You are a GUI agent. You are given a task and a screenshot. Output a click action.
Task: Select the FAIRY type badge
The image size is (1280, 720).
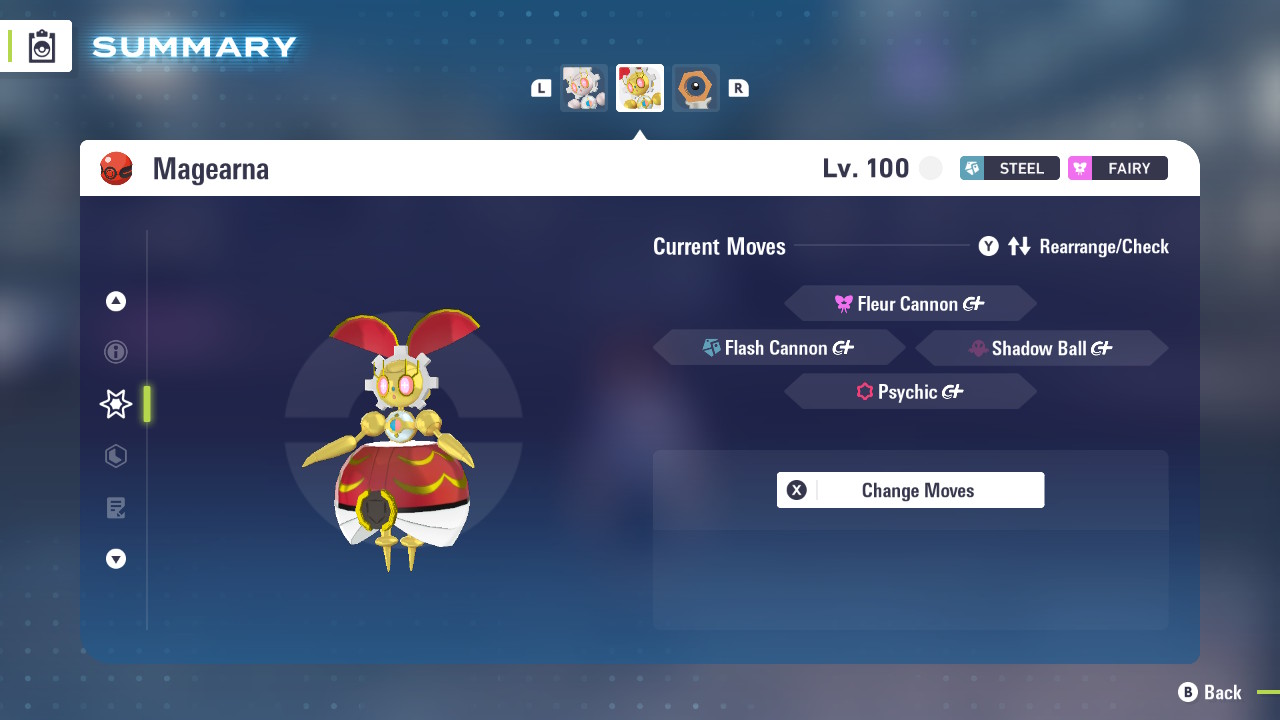1117,168
